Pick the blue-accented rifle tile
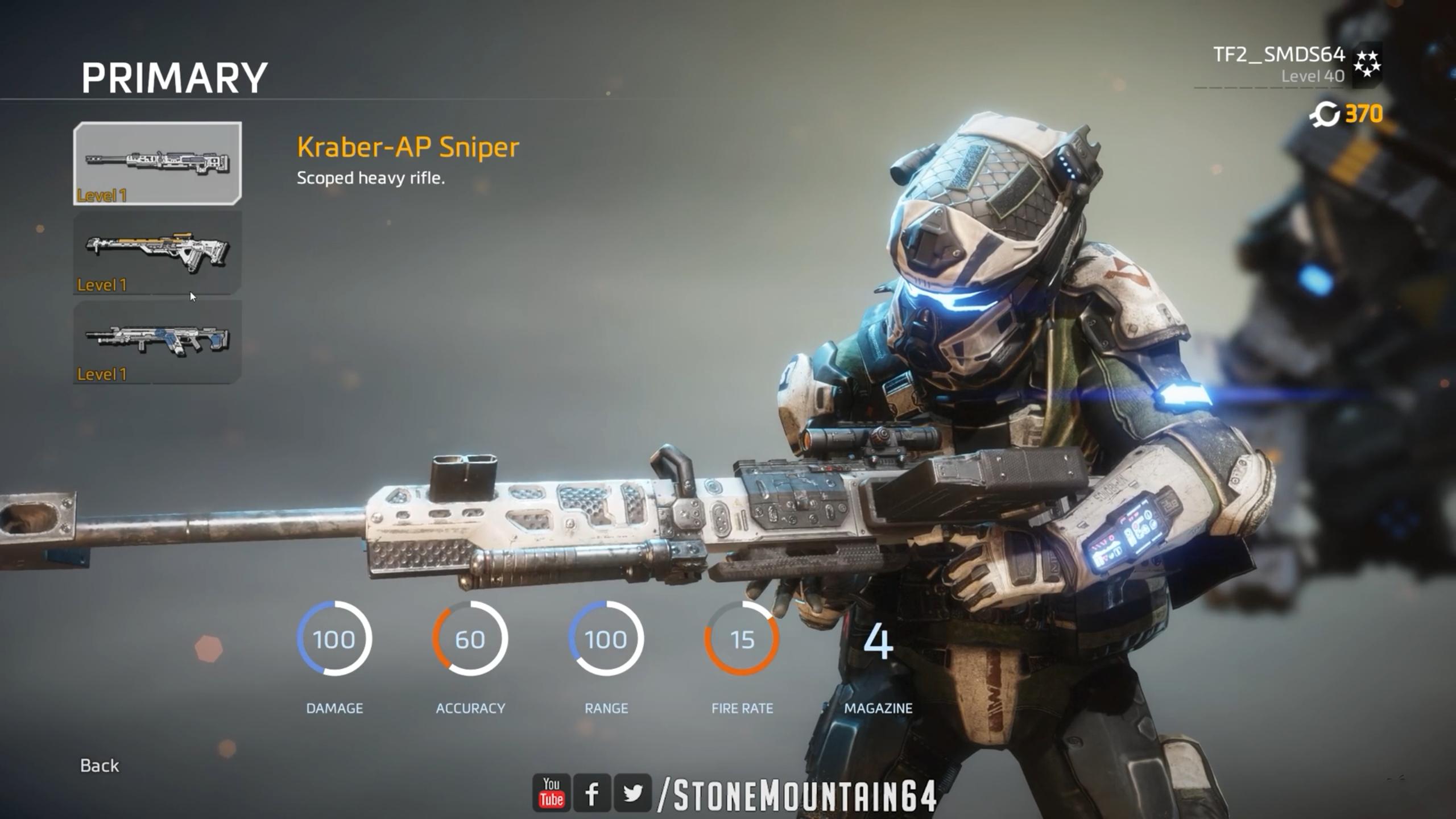 158,342
